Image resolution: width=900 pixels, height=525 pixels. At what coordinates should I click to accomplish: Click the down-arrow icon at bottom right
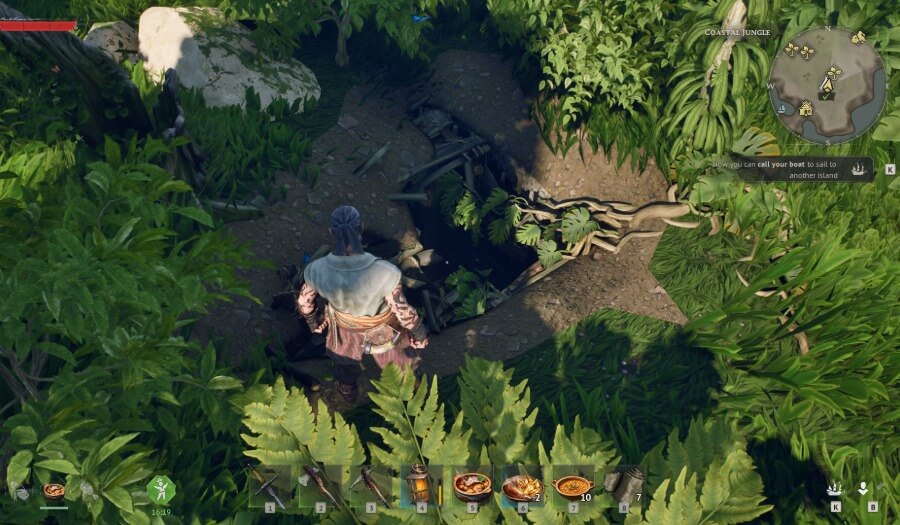863,488
